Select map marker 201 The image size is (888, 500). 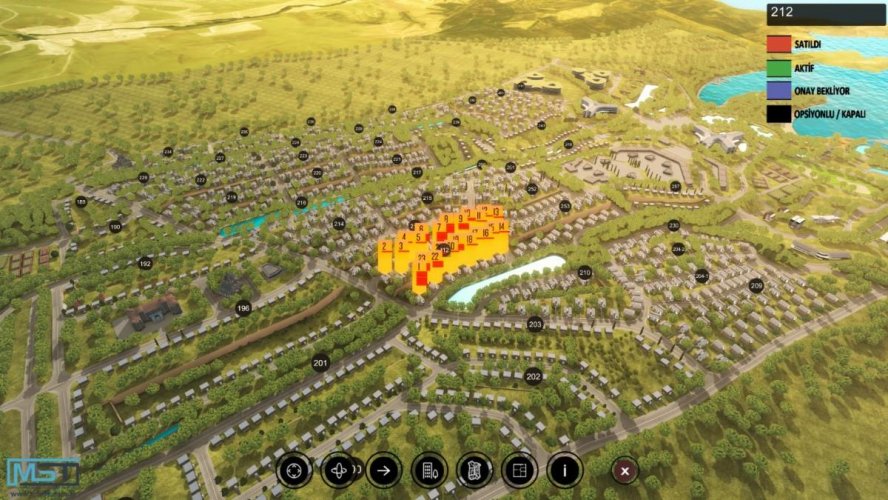320,363
